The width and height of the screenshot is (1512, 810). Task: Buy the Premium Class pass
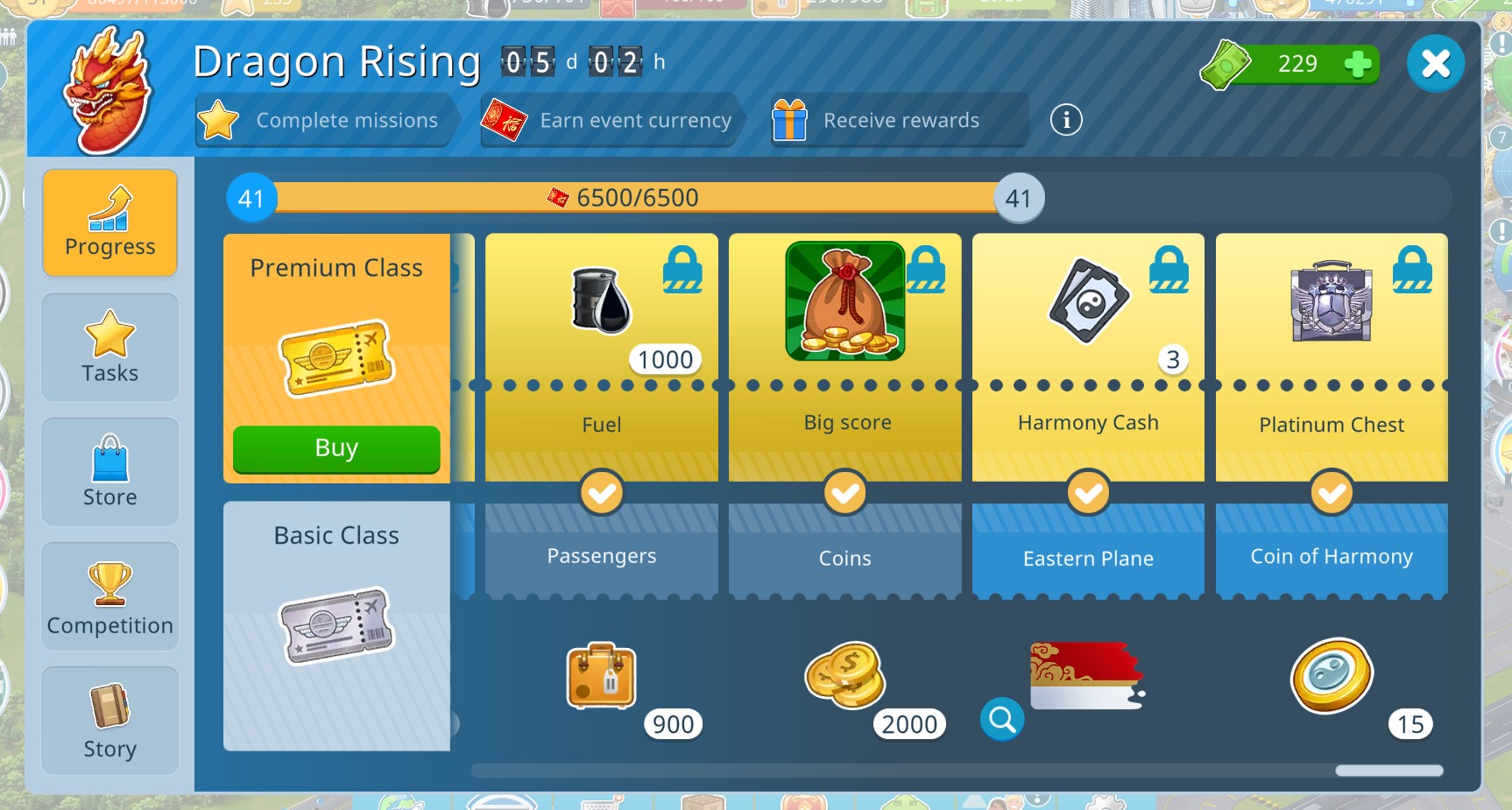(x=336, y=448)
